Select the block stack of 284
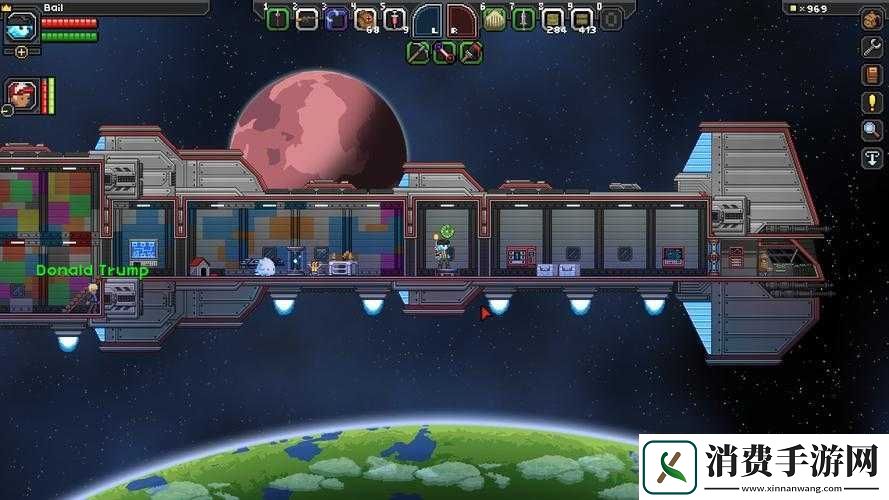The image size is (889, 500). pyautogui.click(x=552, y=19)
